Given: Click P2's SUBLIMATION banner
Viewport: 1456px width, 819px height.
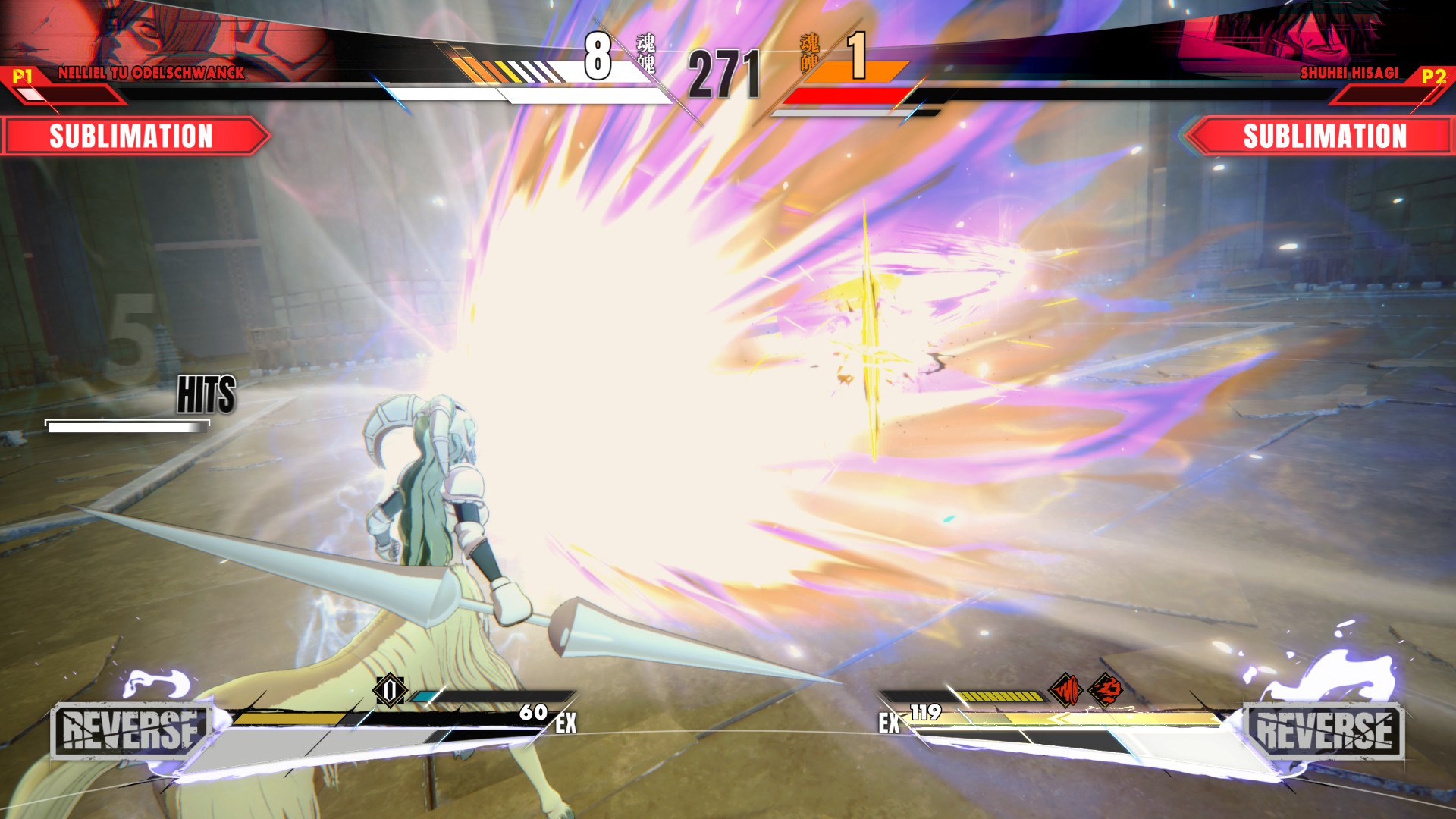Looking at the screenshot, I should click(1323, 136).
